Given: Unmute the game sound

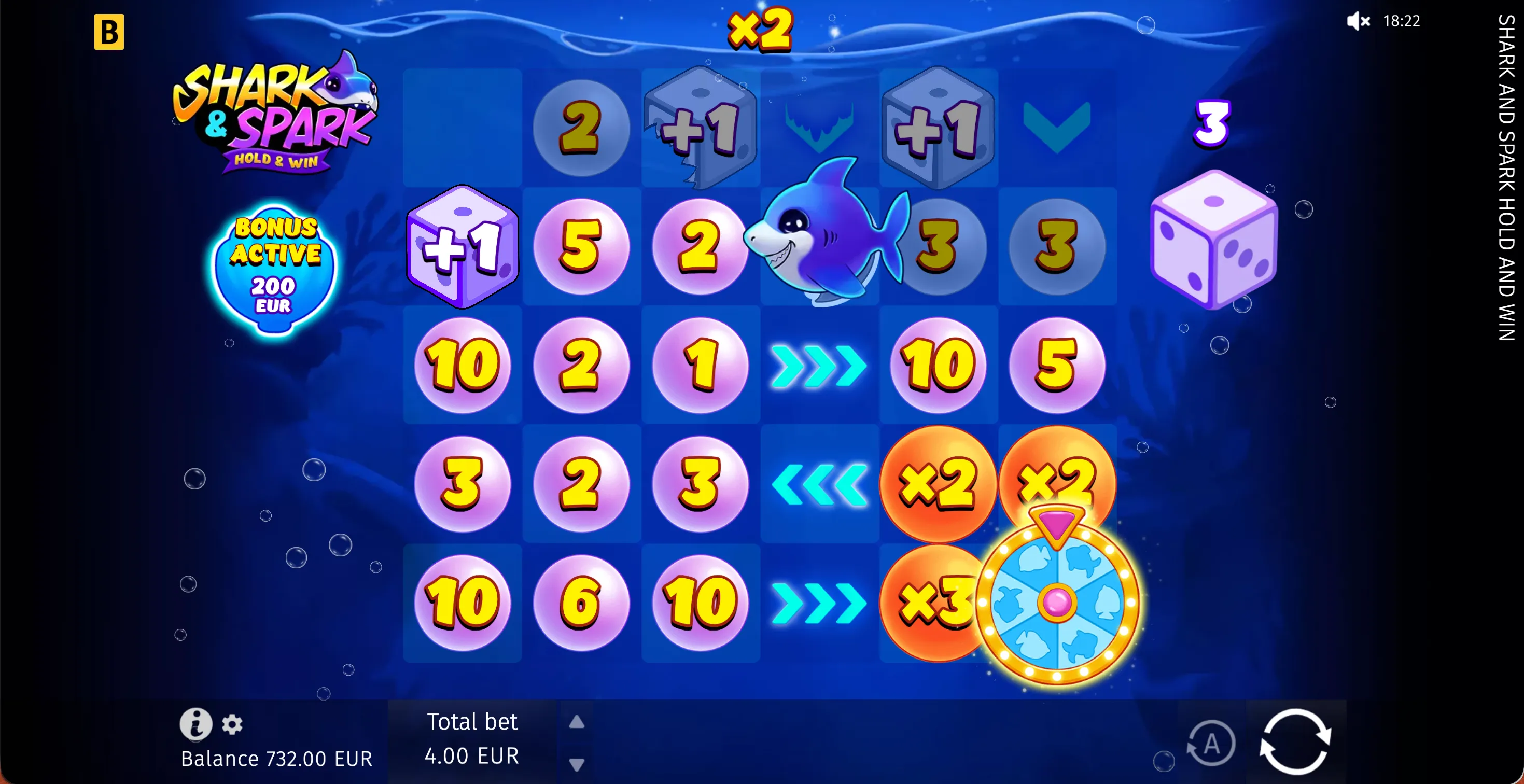Looking at the screenshot, I should [1358, 22].
